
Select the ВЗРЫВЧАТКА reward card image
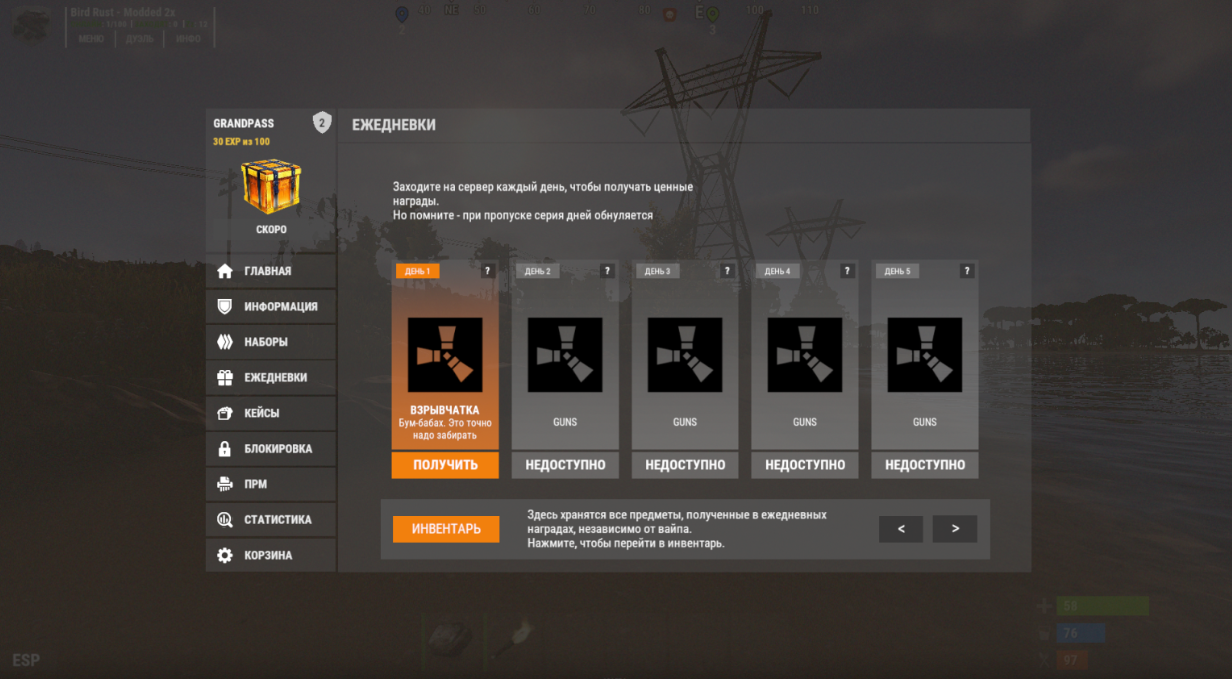click(445, 355)
